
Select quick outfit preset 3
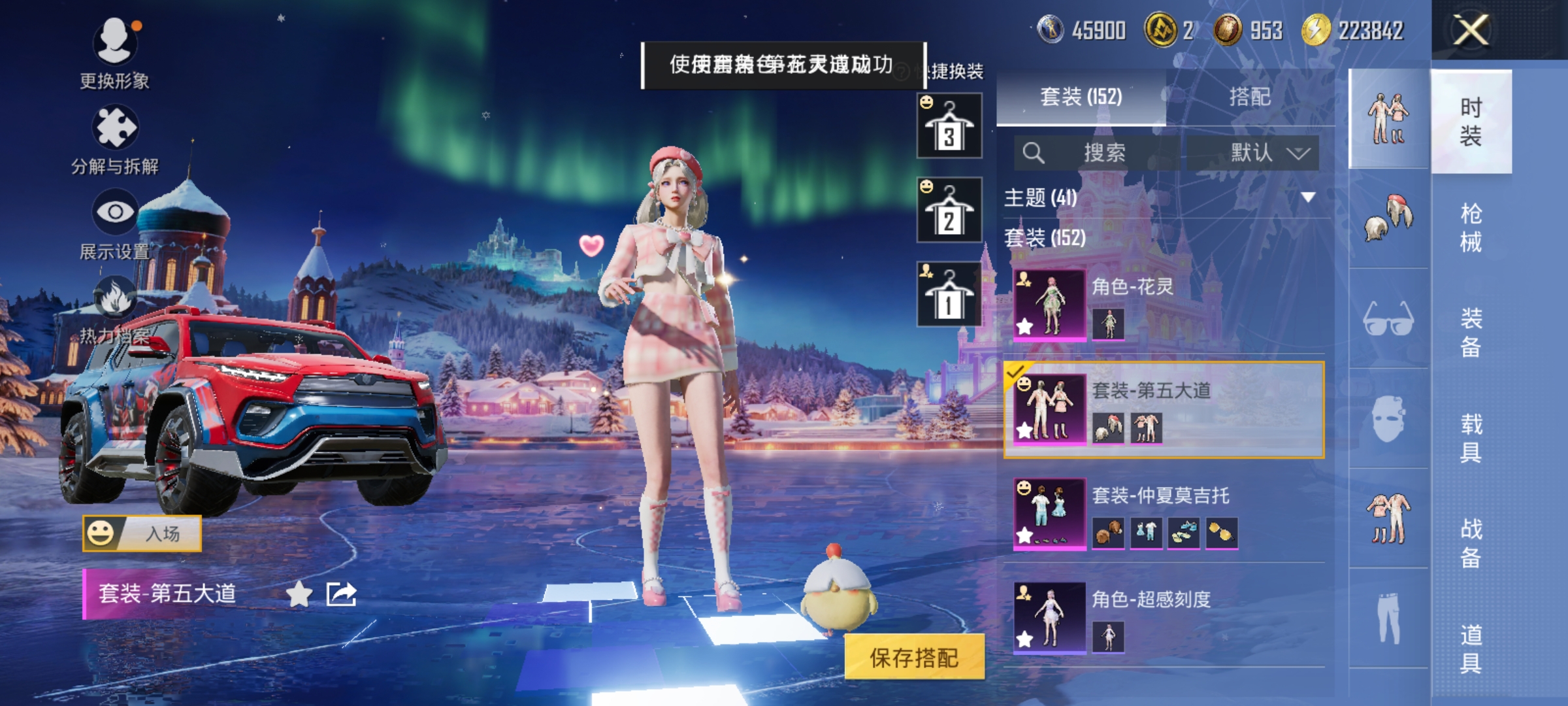949,126
